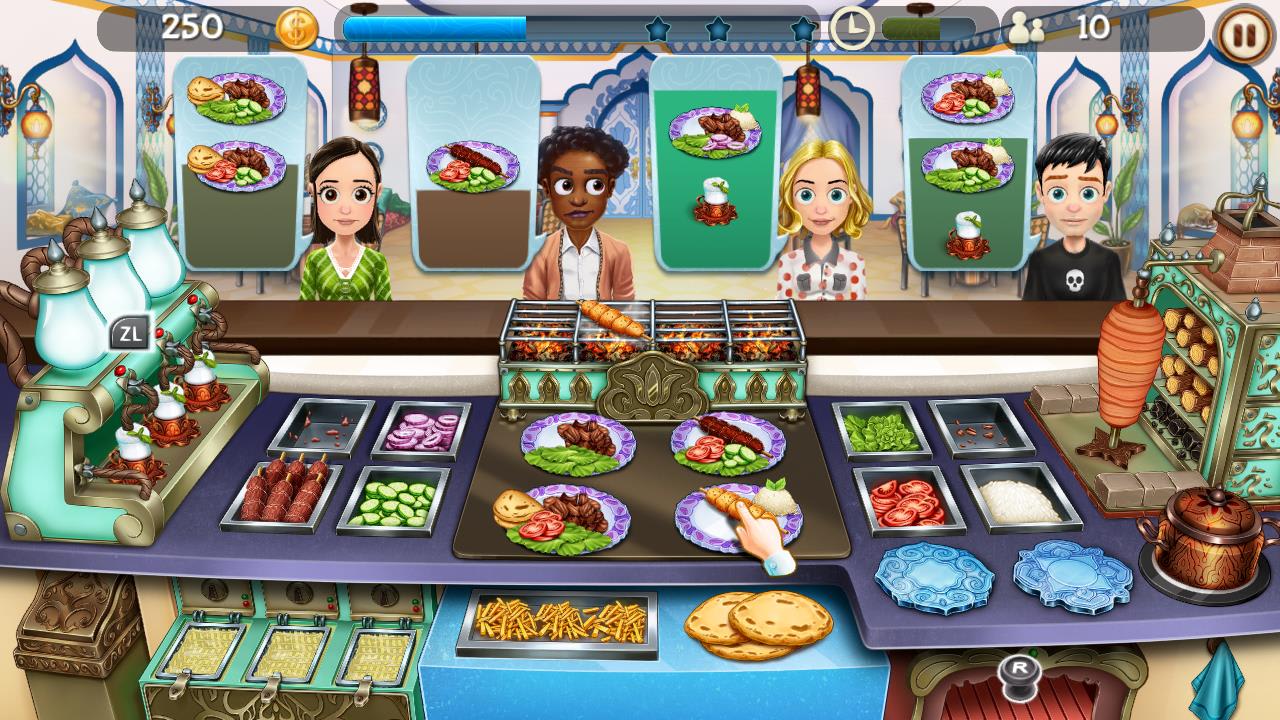Screen dimensions: 1280x720
Task: Click the blue level progress bar
Action: (435, 29)
